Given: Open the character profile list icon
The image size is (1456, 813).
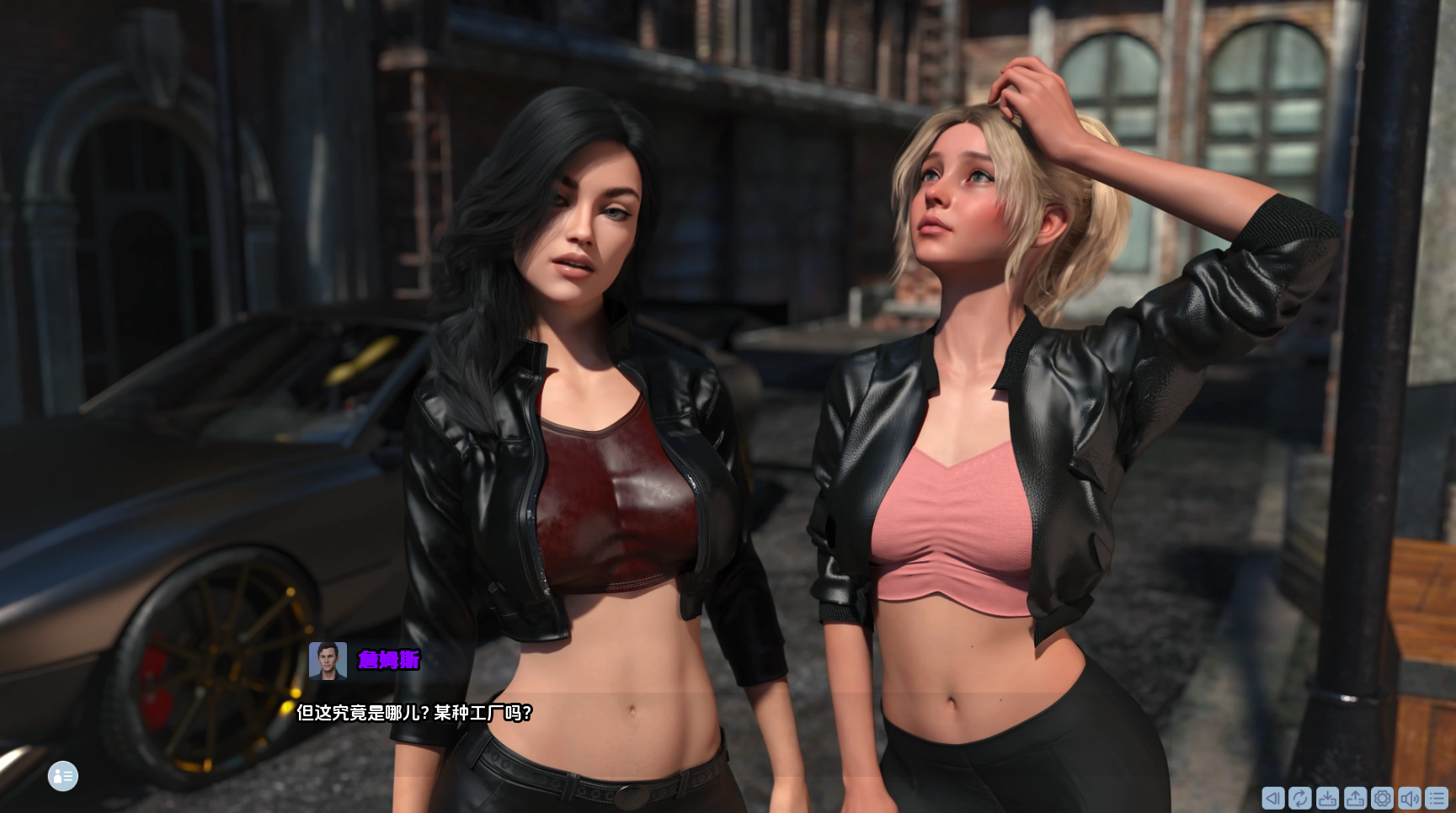Looking at the screenshot, I should point(63,776).
